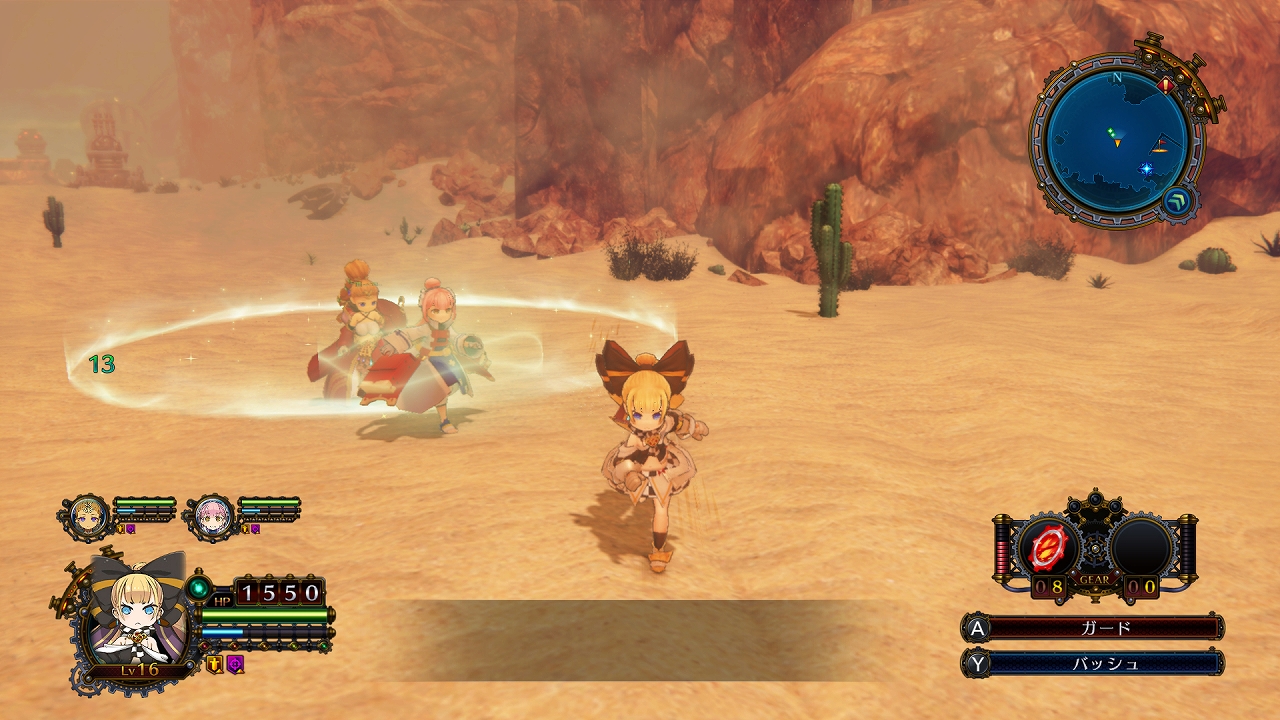Activate the red flaming gear skill

click(1049, 547)
